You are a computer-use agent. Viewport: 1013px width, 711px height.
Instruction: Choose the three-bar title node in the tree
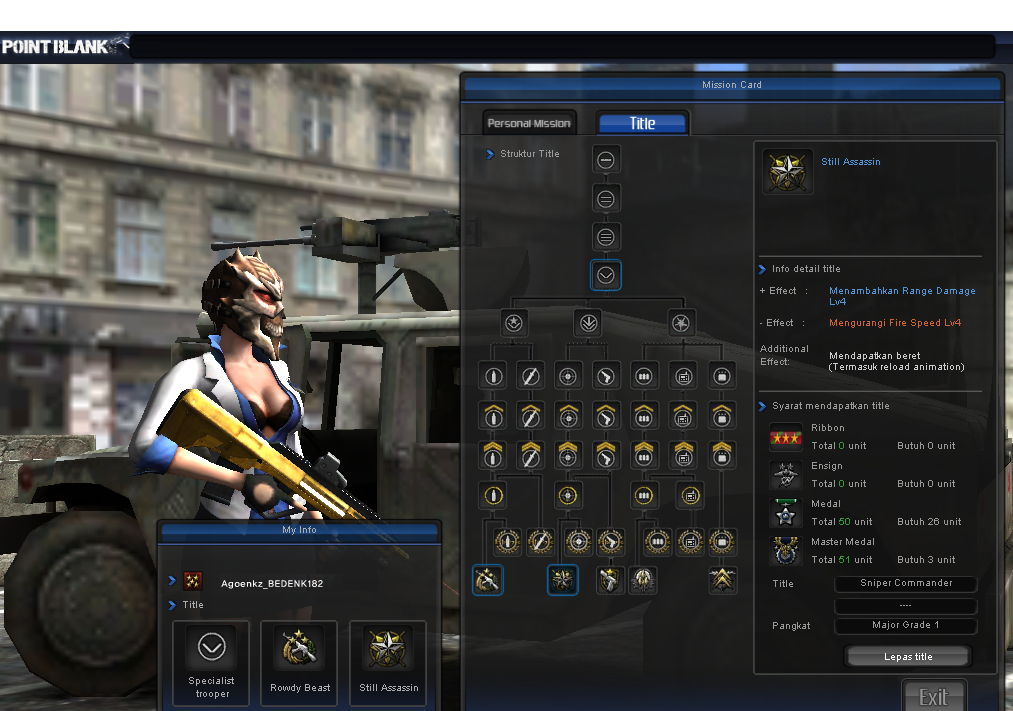(606, 238)
